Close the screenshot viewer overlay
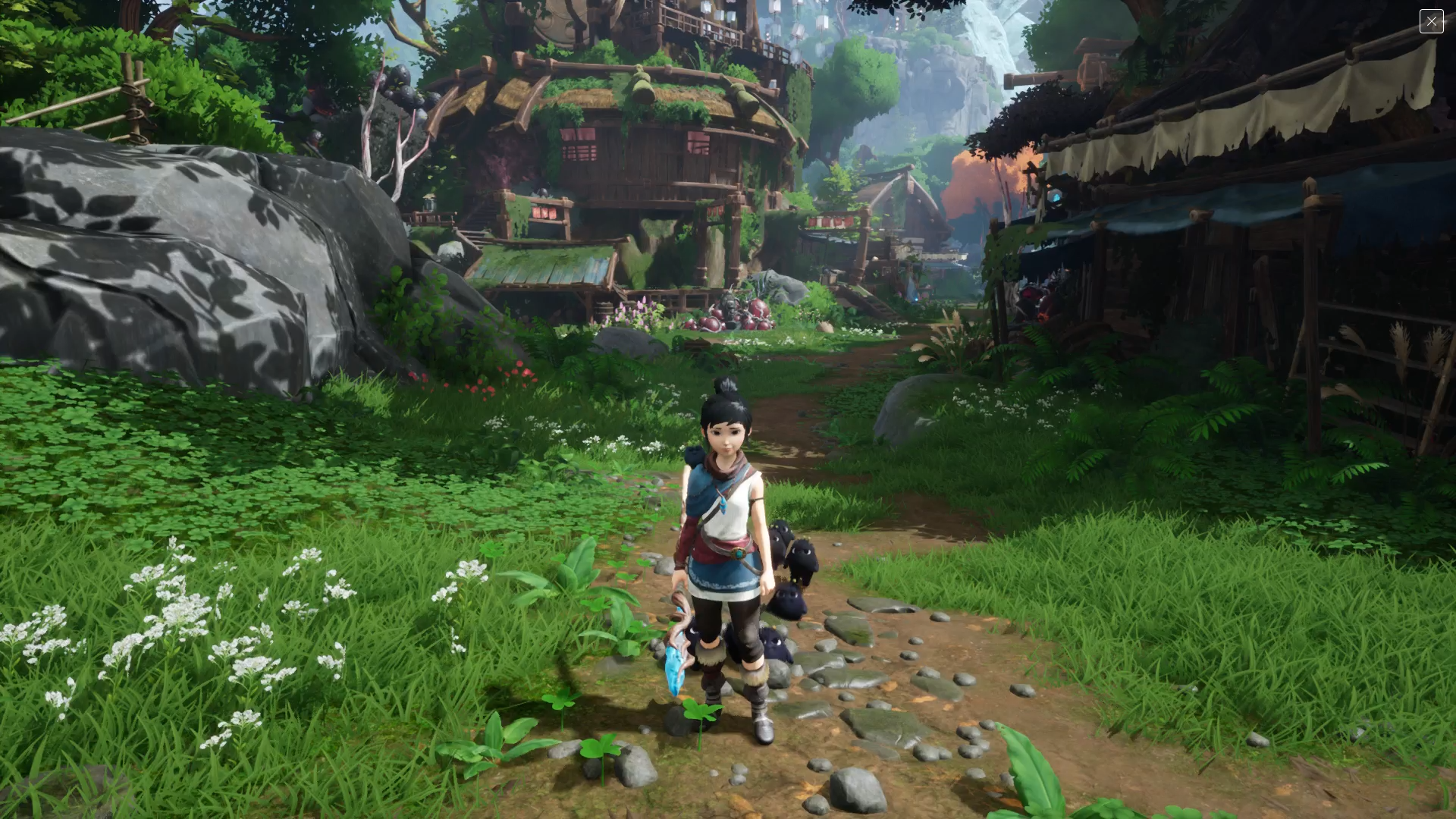 [x=1431, y=21]
